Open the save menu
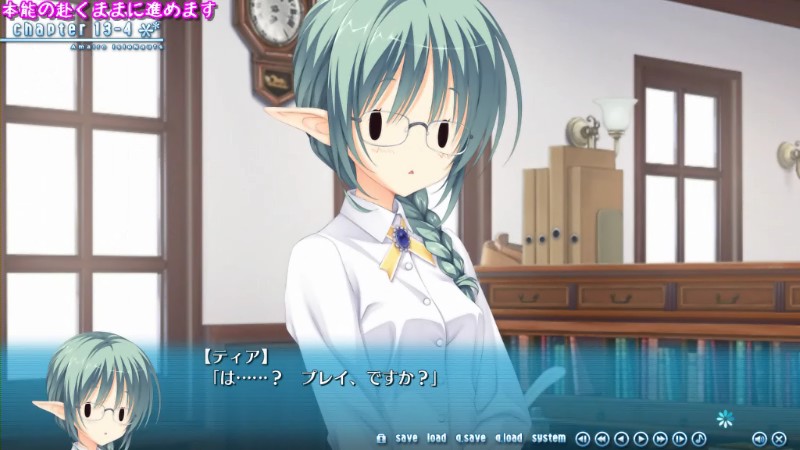 [406, 438]
